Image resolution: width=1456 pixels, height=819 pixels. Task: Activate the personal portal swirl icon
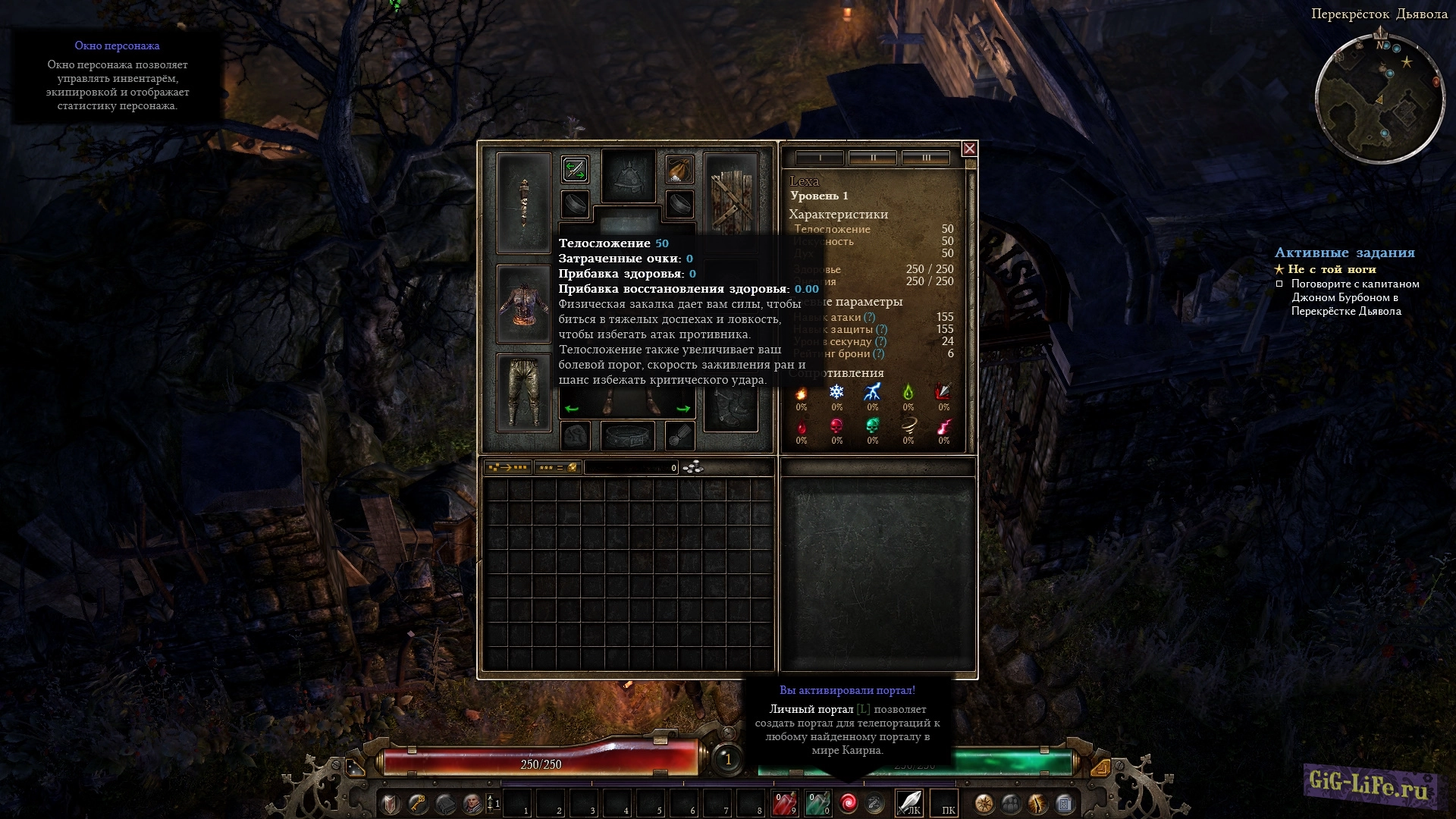pos(848,803)
